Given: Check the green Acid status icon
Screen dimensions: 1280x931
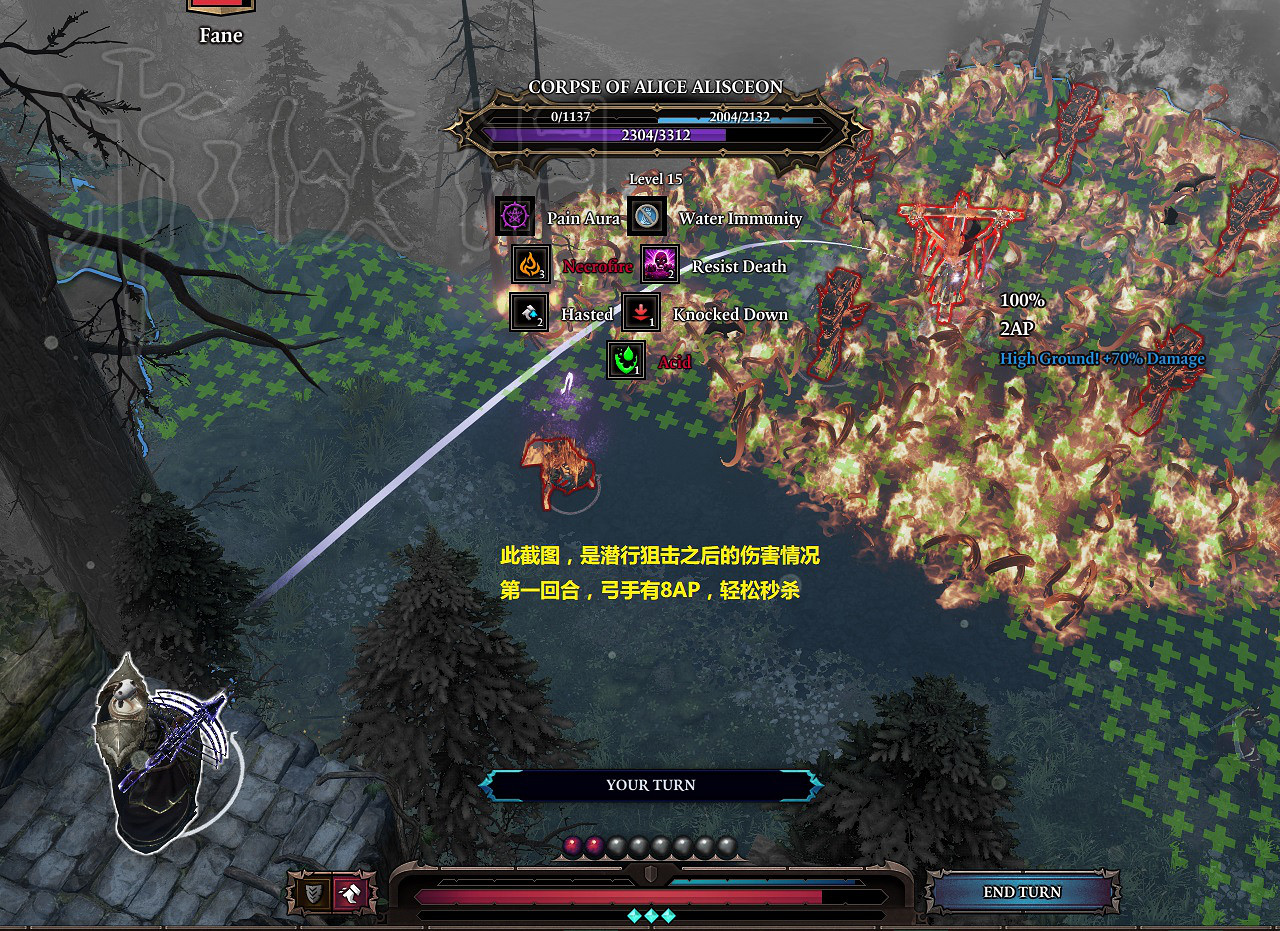Looking at the screenshot, I should (x=626, y=360).
